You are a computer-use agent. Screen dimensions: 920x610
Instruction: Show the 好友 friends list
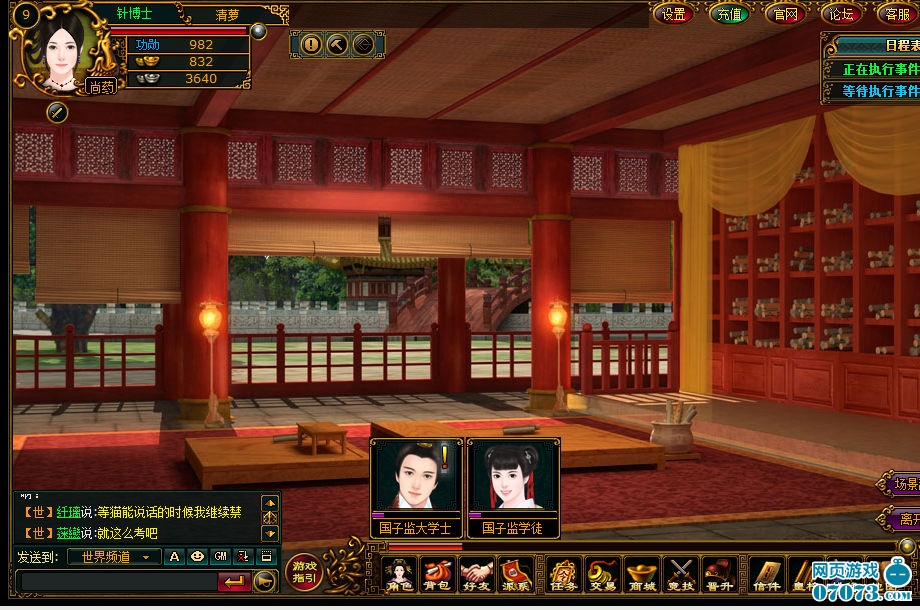click(477, 575)
